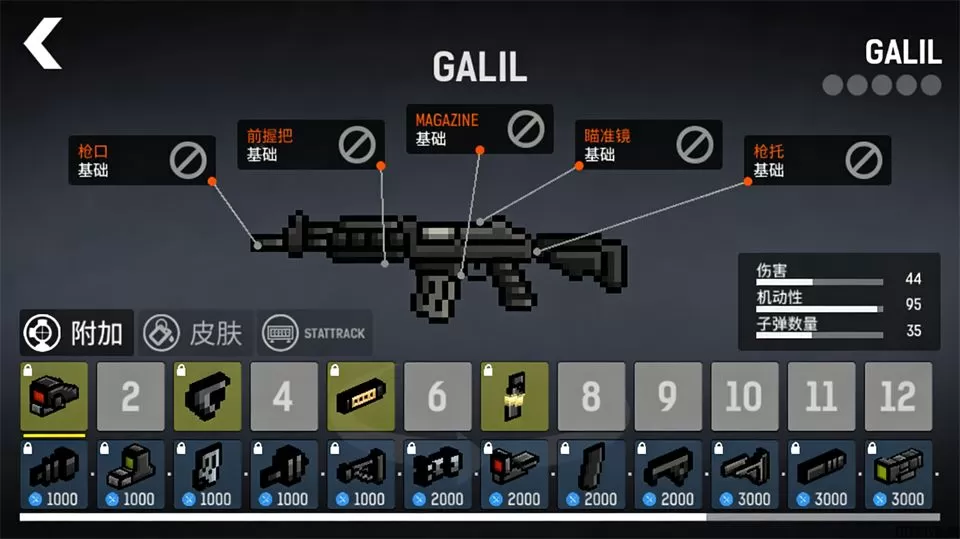The width and height of the screenshot is (960, 539).
Task: Click the level 12 reward tile
Action: [x=897, y=397]
